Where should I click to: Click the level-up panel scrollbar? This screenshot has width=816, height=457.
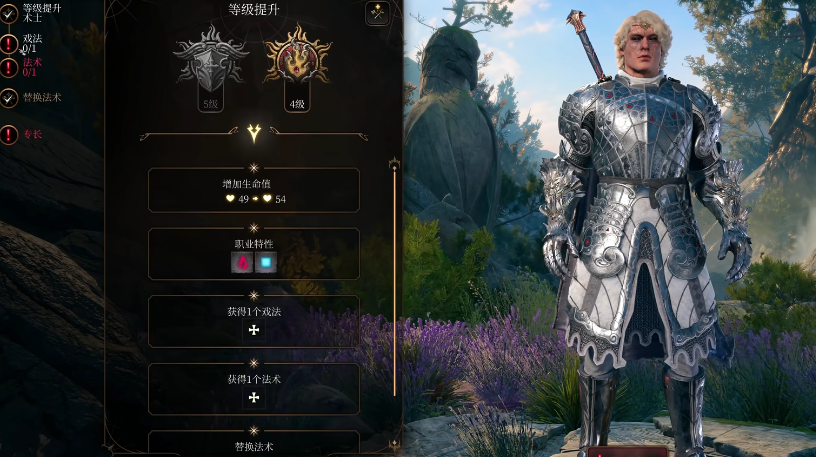tap(395, 280)
